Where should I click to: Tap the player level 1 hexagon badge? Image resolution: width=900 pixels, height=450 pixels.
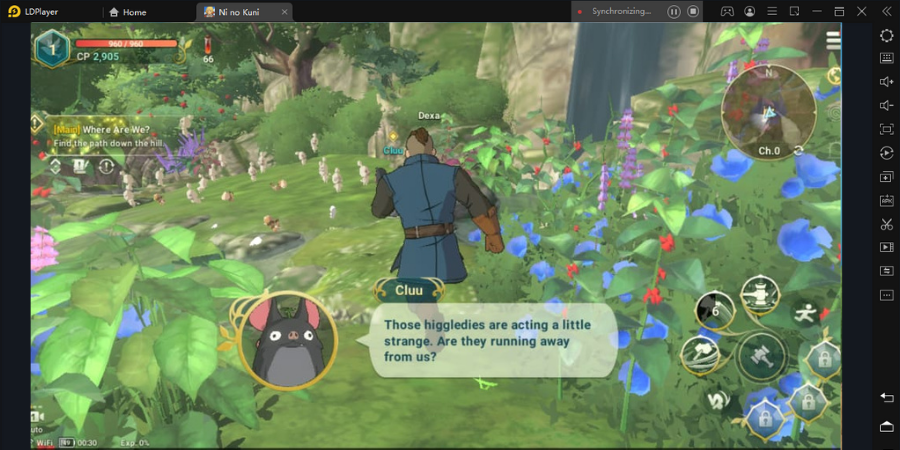click(51, 47)
